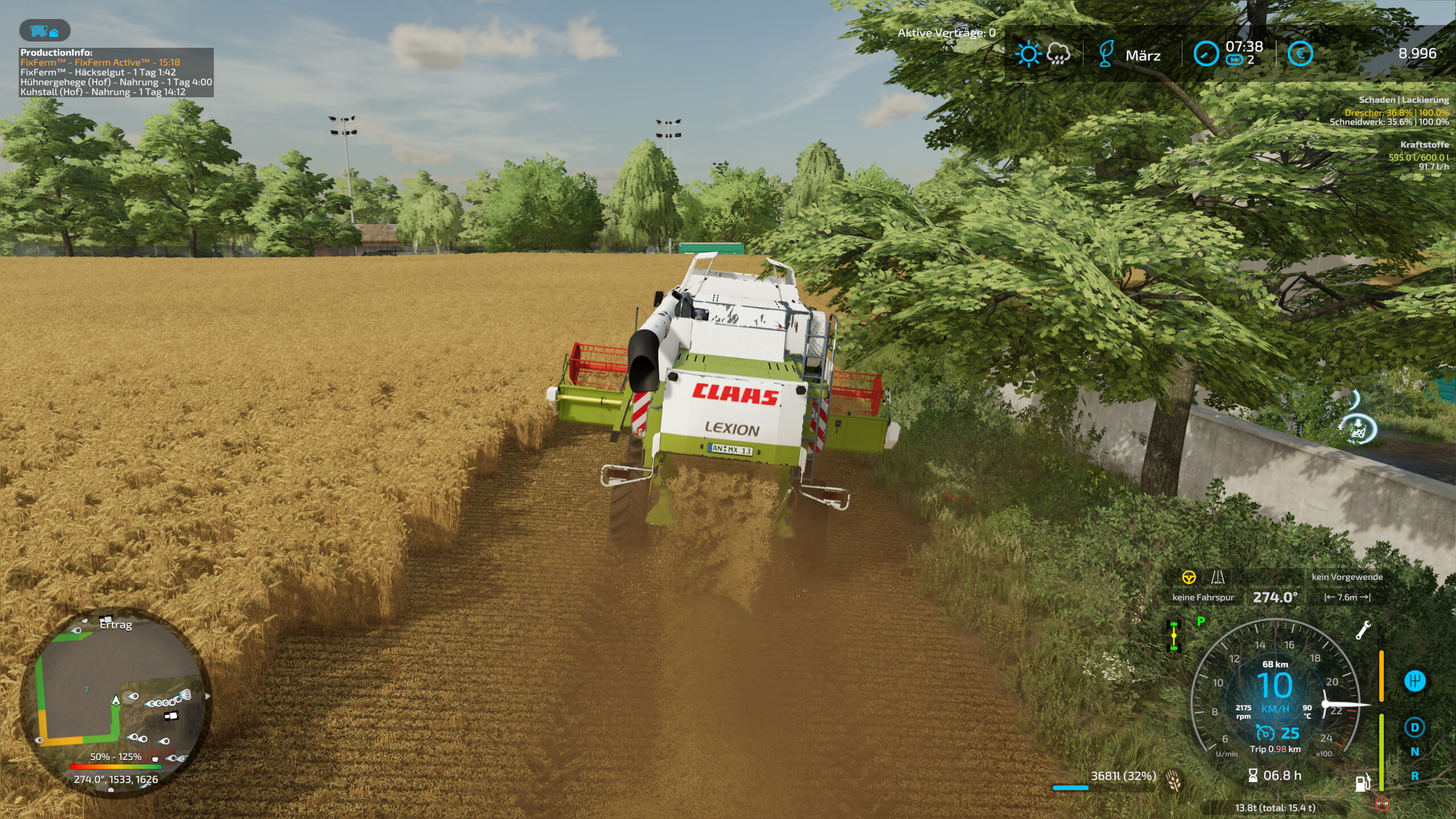
Task: Toggle the yellow steering wheel guidance icon
Action: point(1189,578)
